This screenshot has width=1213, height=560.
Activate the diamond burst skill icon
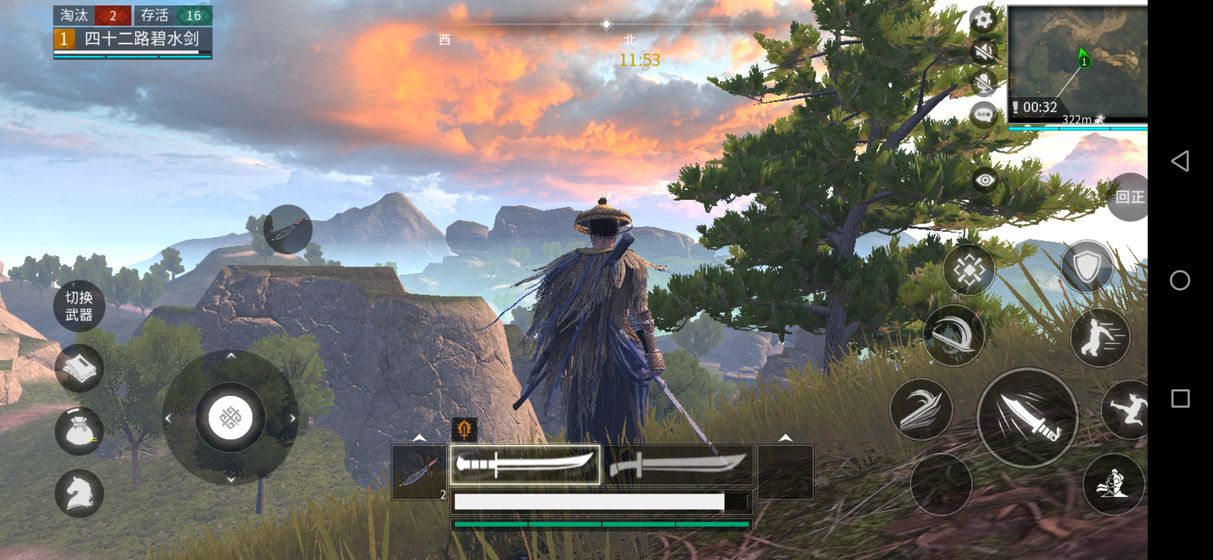969,269
